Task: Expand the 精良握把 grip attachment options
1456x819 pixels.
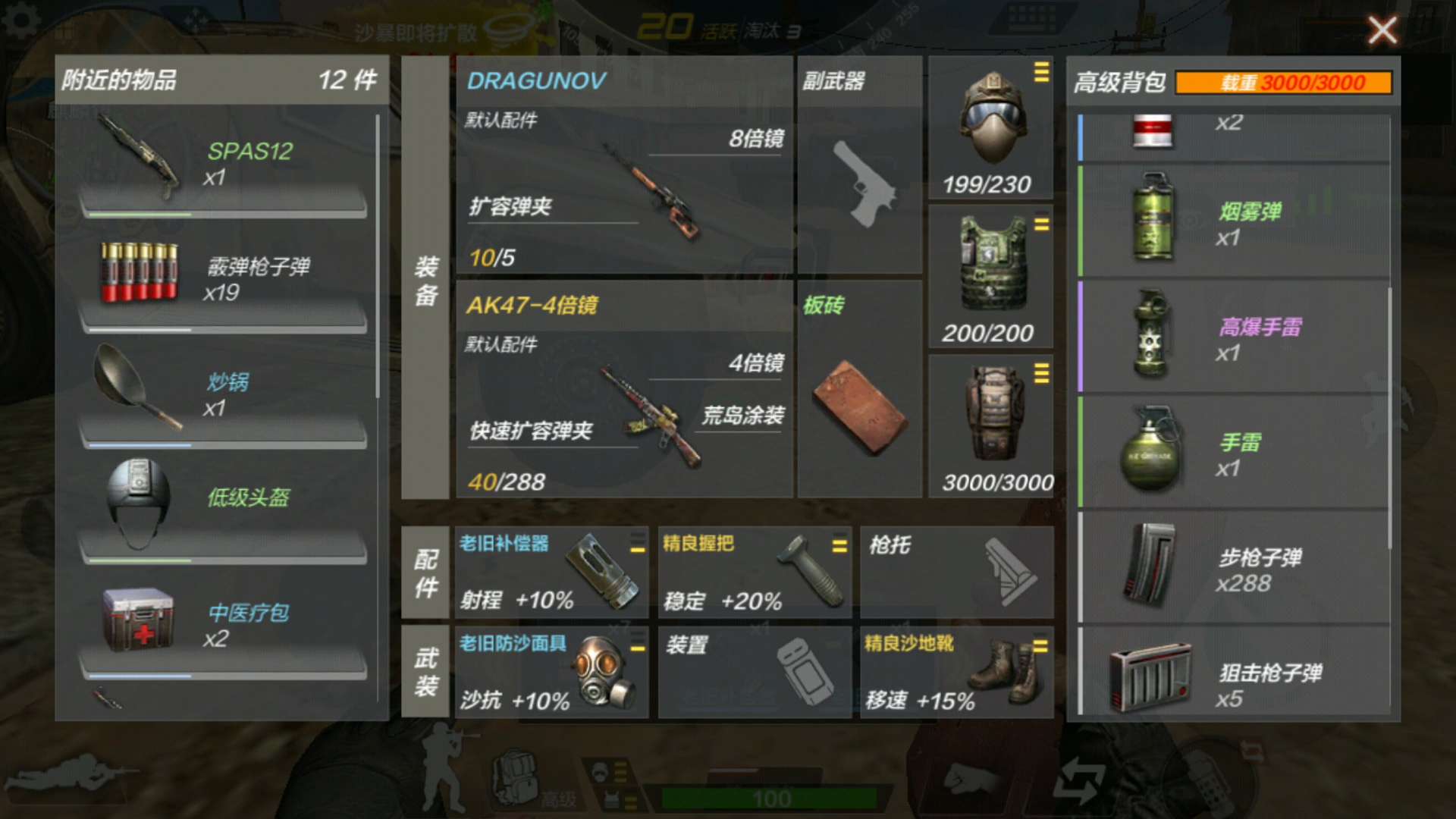Action: (839, 543)
